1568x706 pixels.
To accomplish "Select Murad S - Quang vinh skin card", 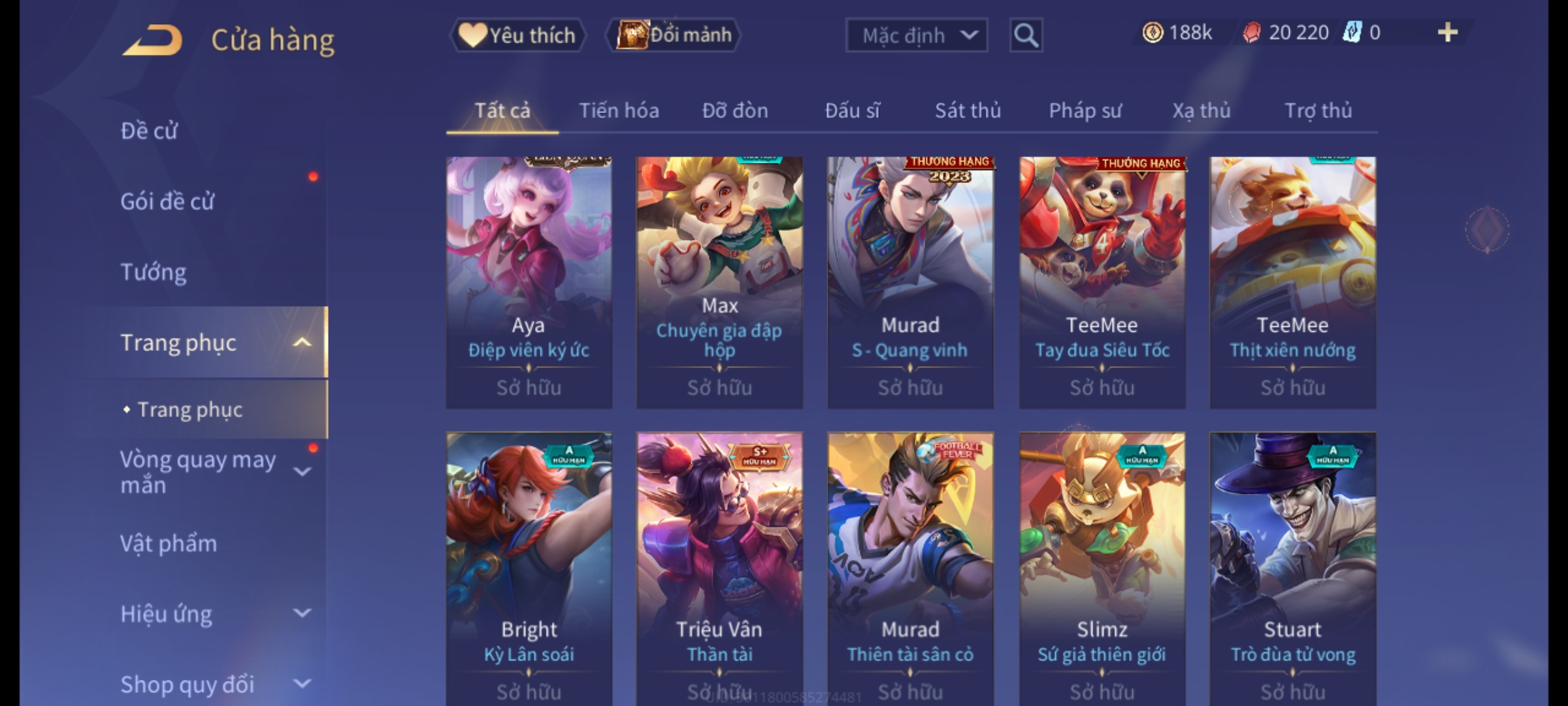I will click(x=910, y=281).
